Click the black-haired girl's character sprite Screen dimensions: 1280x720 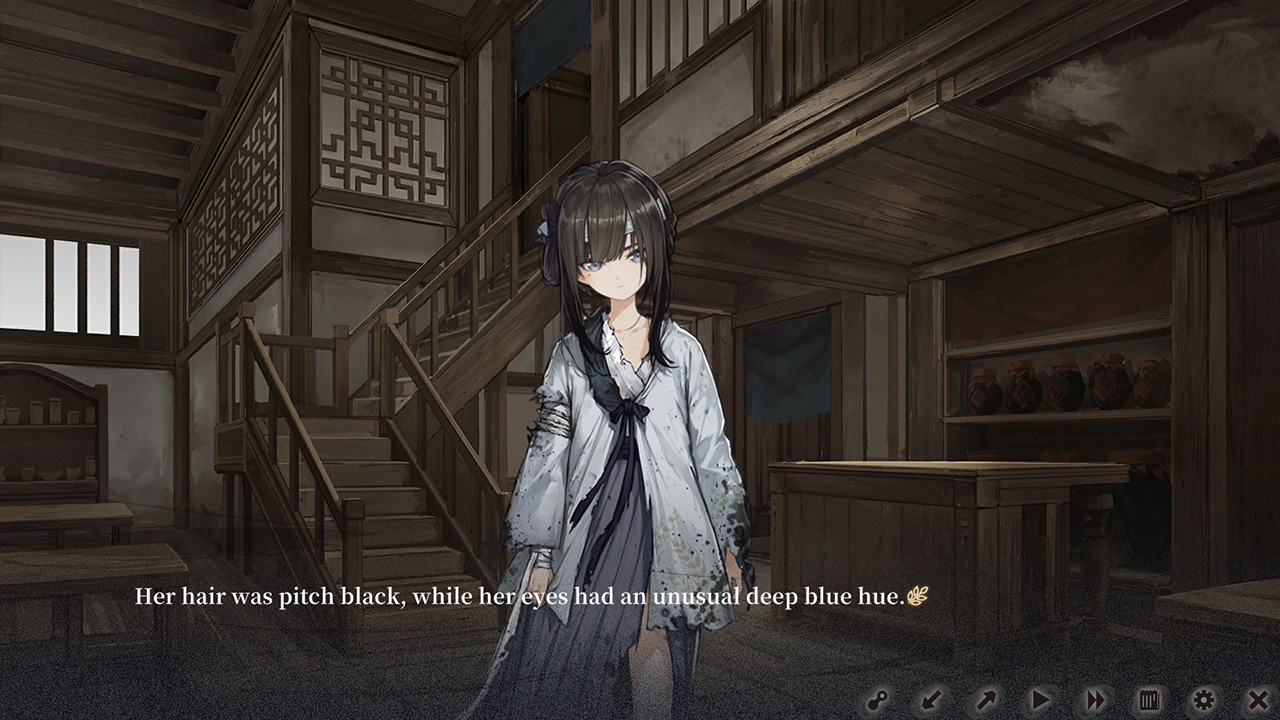click(620, 400)
